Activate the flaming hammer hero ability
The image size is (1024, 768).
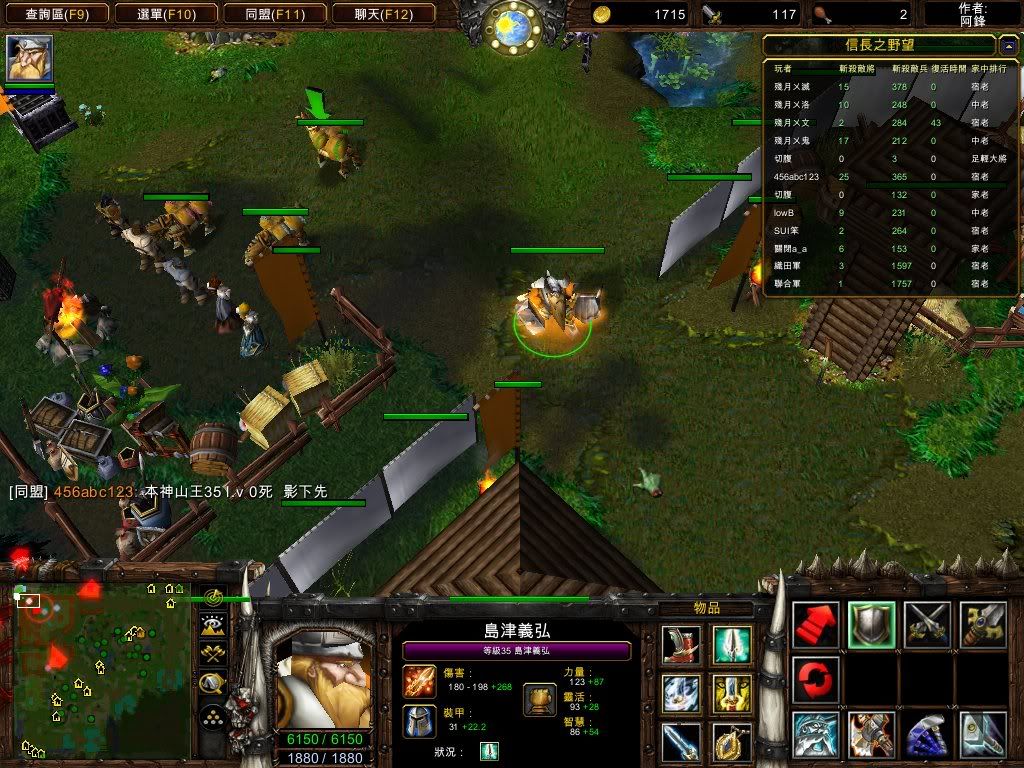871,735
